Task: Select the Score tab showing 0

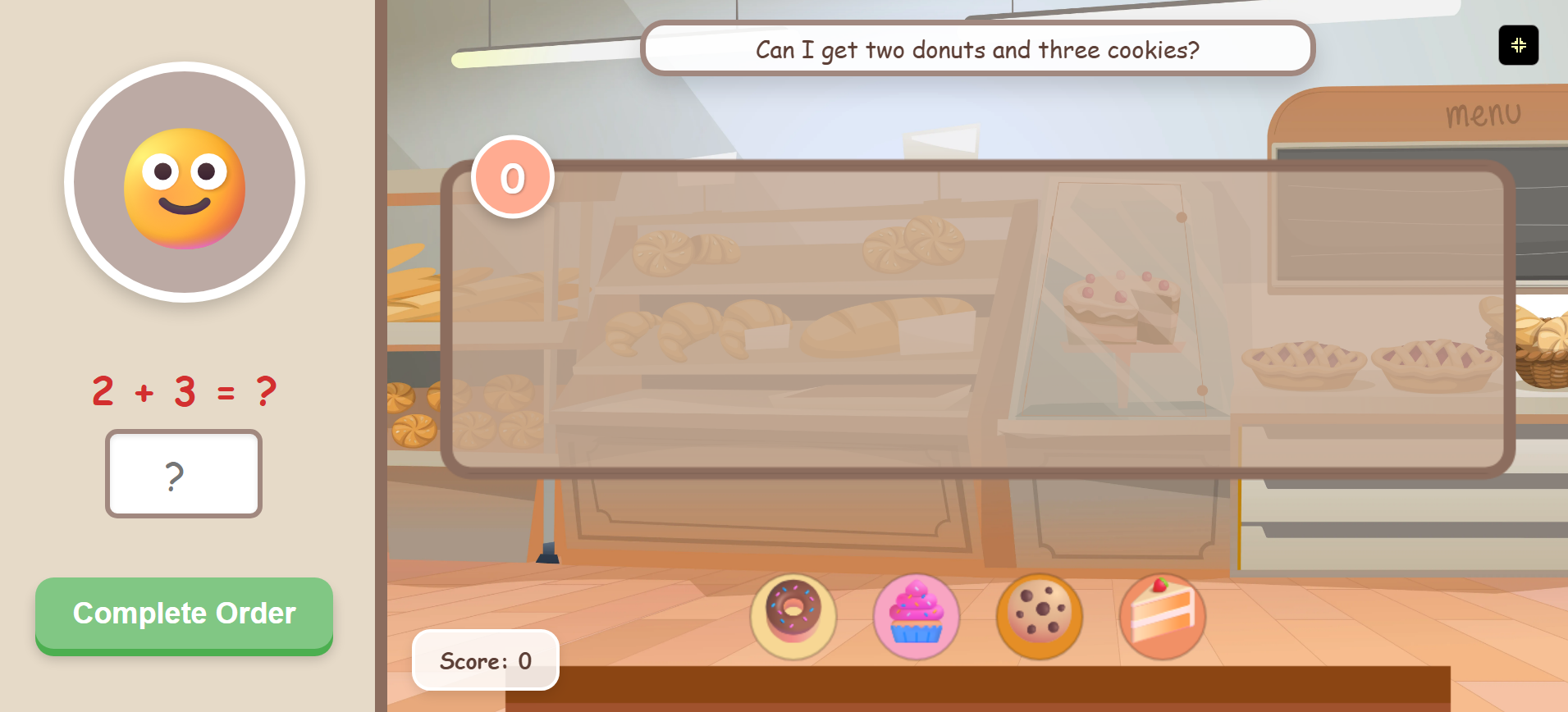Action: pyautogui.click(x=485, y=660)
